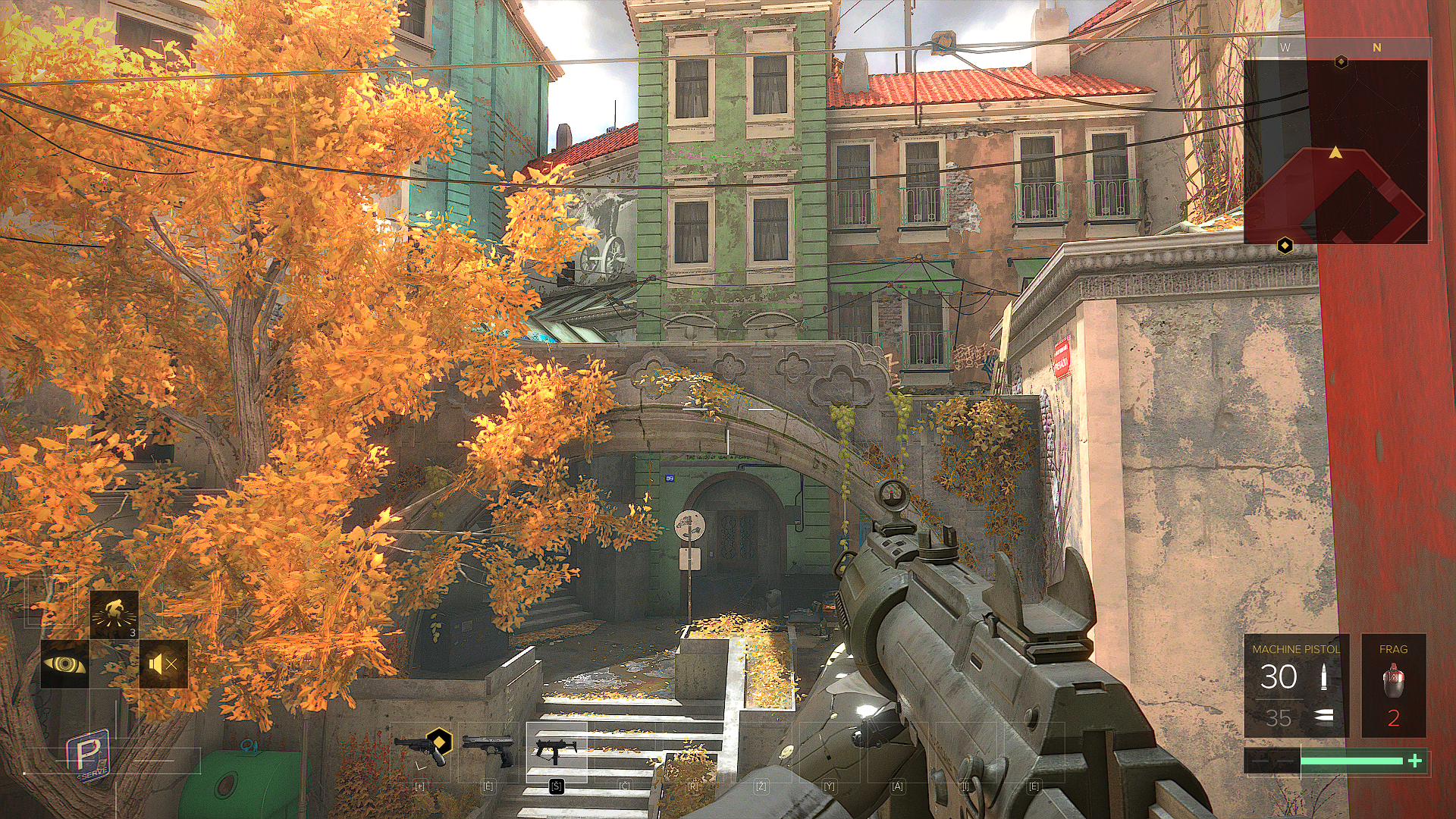1456x819 pixels.
Task: Click the Machine Pistol weapon panel
Action: 1295,686
